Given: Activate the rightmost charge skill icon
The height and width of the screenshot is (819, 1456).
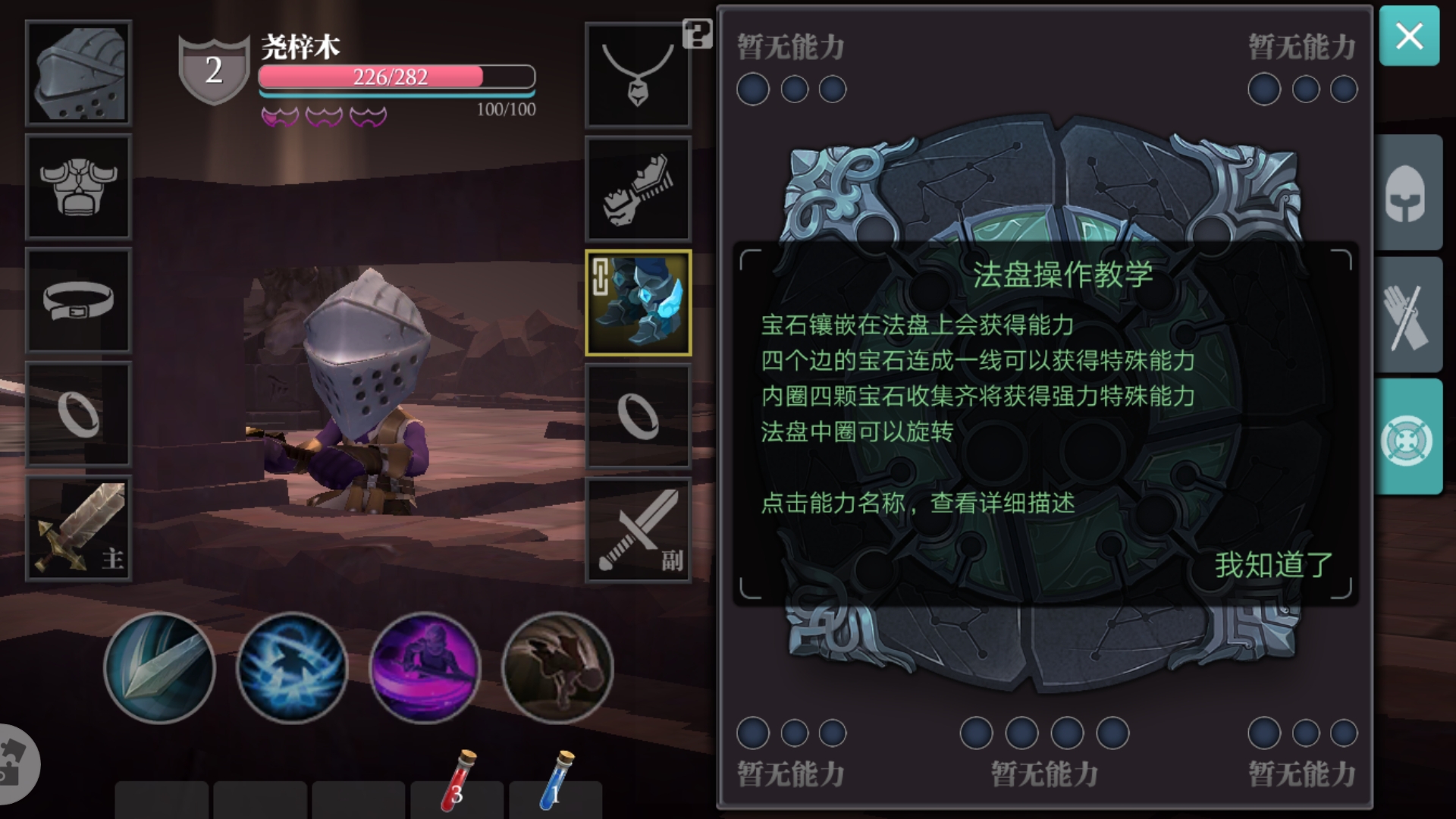Looking at the screenshot, I should click(x=557, y=667).
